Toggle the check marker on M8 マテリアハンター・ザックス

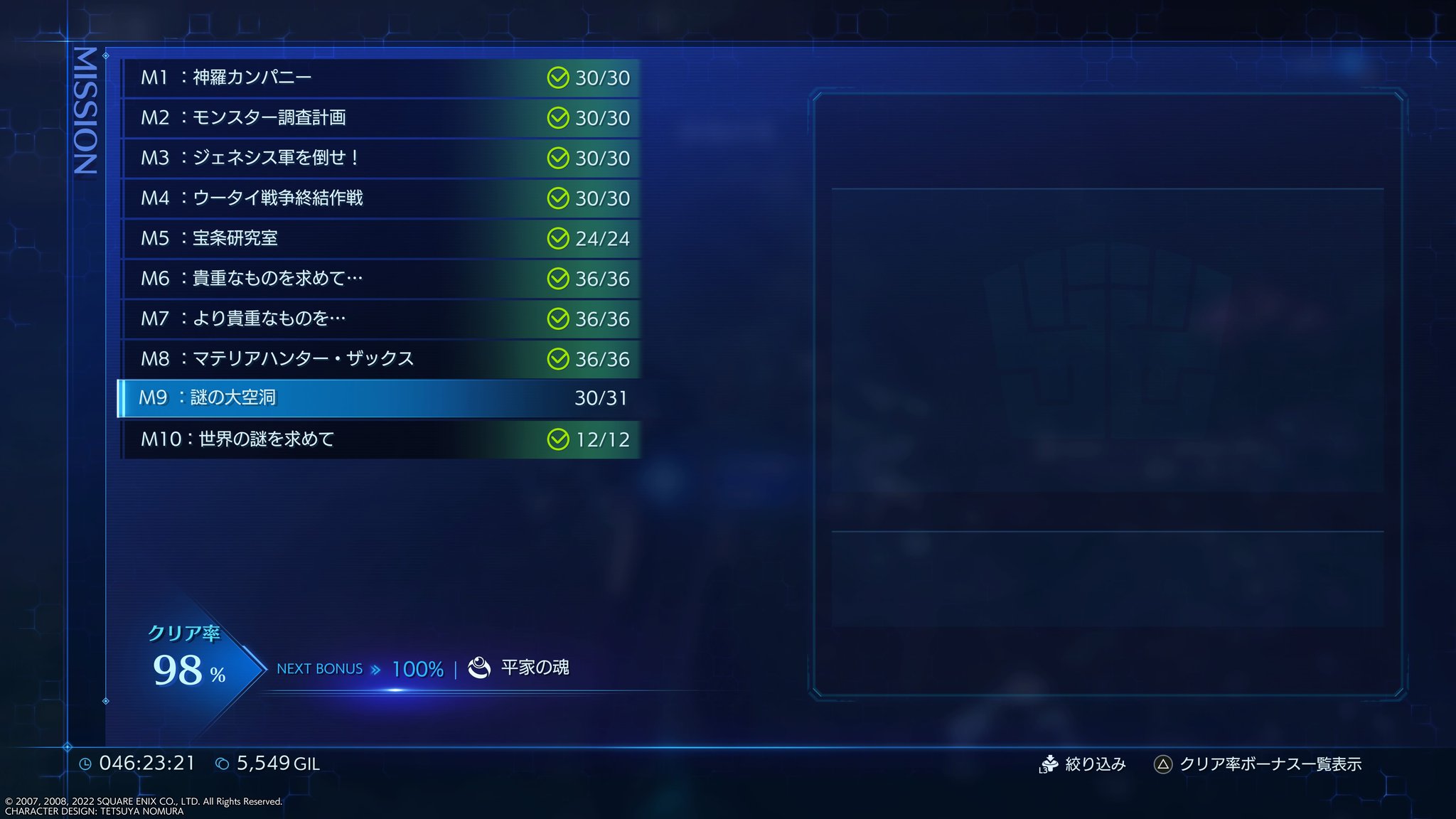click(558, 360)
